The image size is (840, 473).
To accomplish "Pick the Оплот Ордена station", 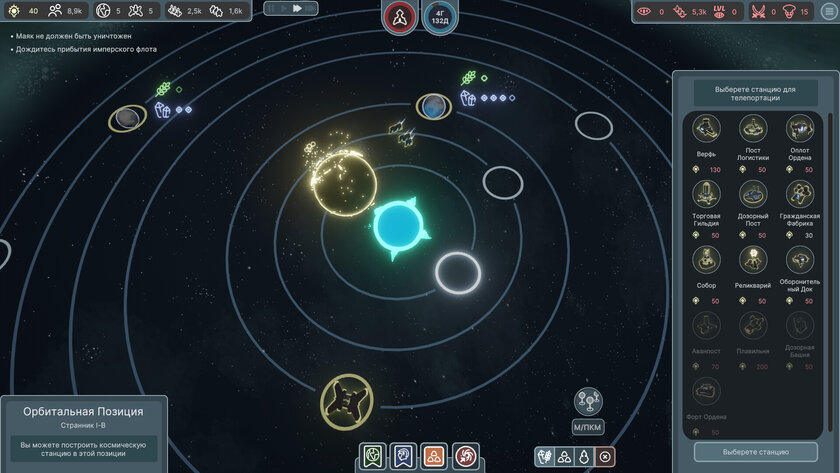I will tap(799, 128).
